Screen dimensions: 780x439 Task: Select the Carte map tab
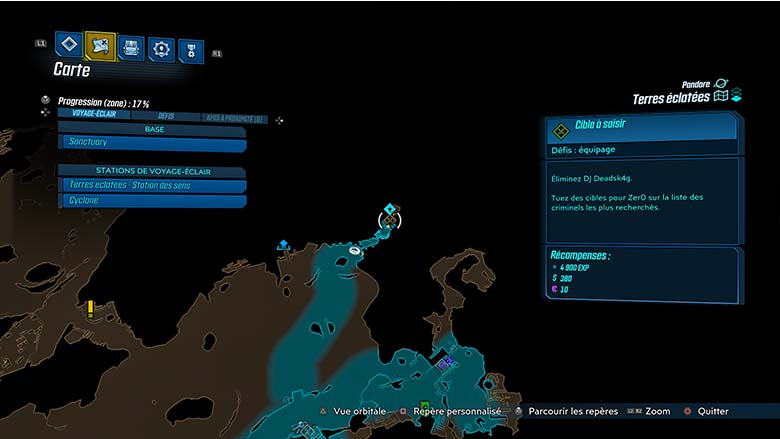[x=100, y=45]
